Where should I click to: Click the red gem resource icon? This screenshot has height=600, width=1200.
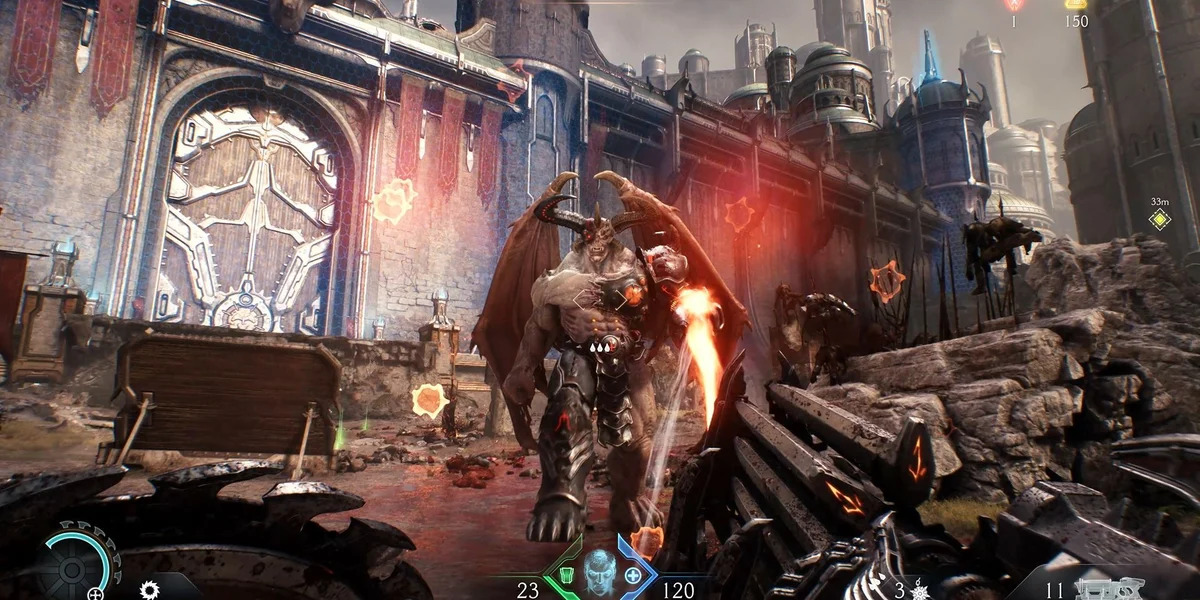coord(1012,5)
